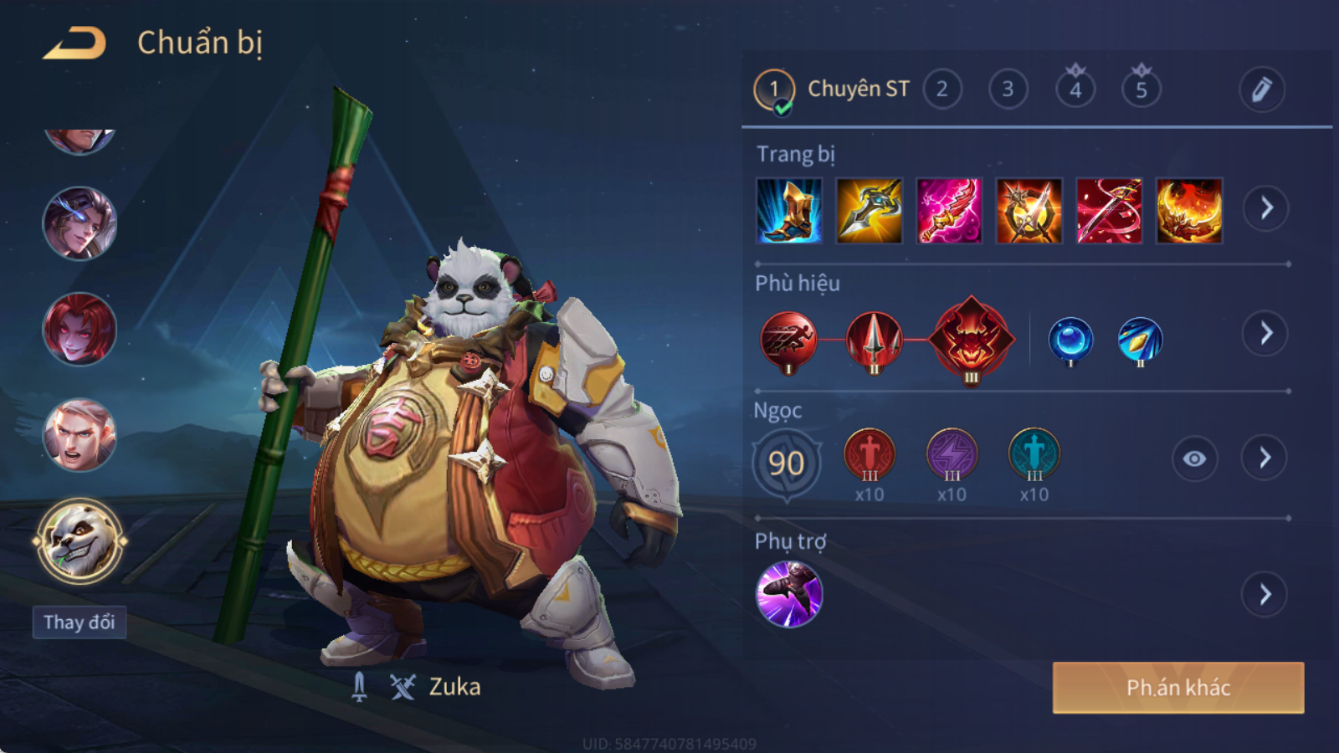Go back using the arrow button
Image resolution: width=1339 pixels, height=753 pixels.
point(75,43)
